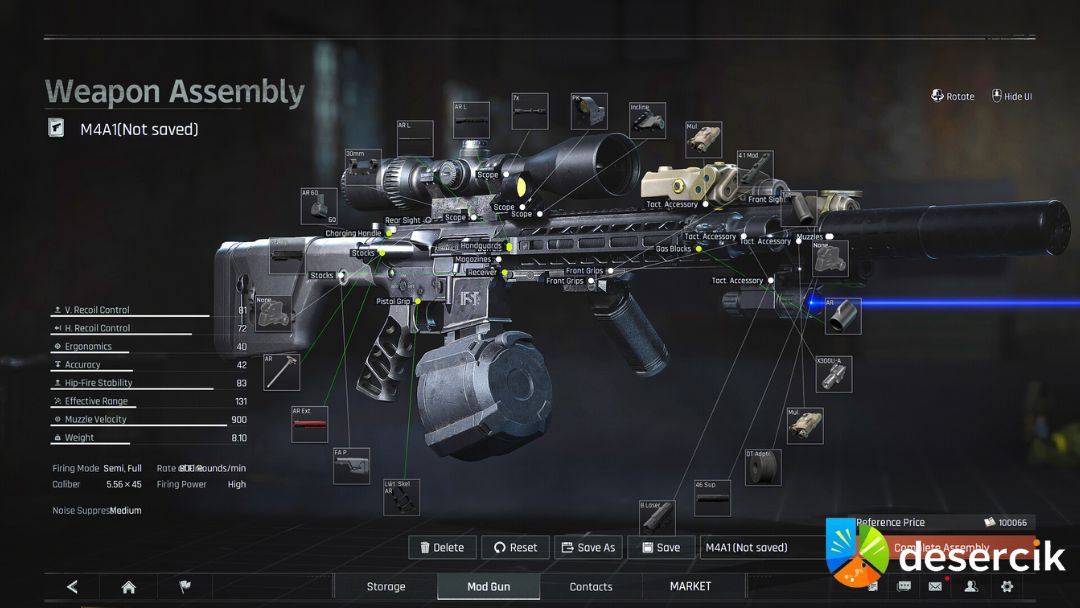Save the M4A1 build
Screen dimensions: 1080x608
(660, 547)
